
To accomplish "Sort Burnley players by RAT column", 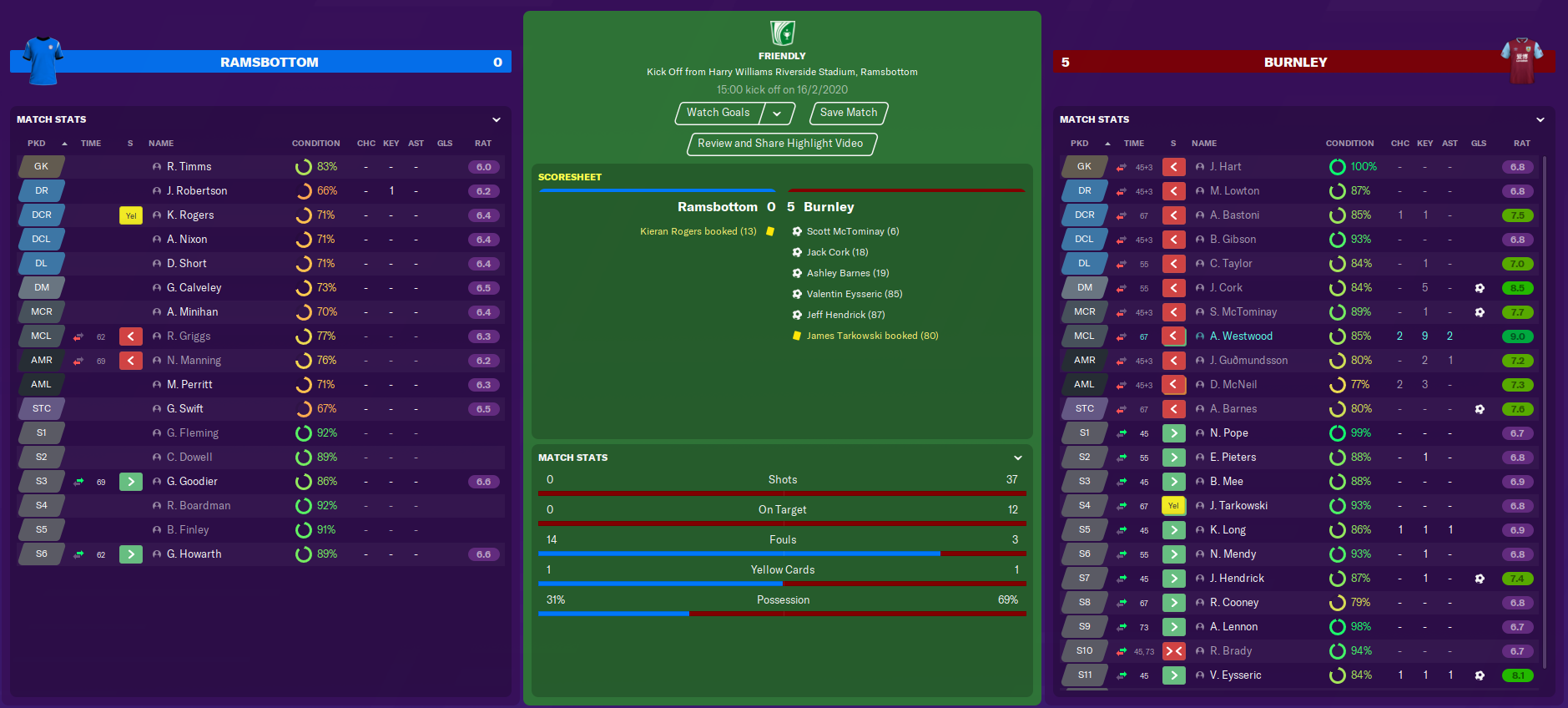I will coord(1521,144).
